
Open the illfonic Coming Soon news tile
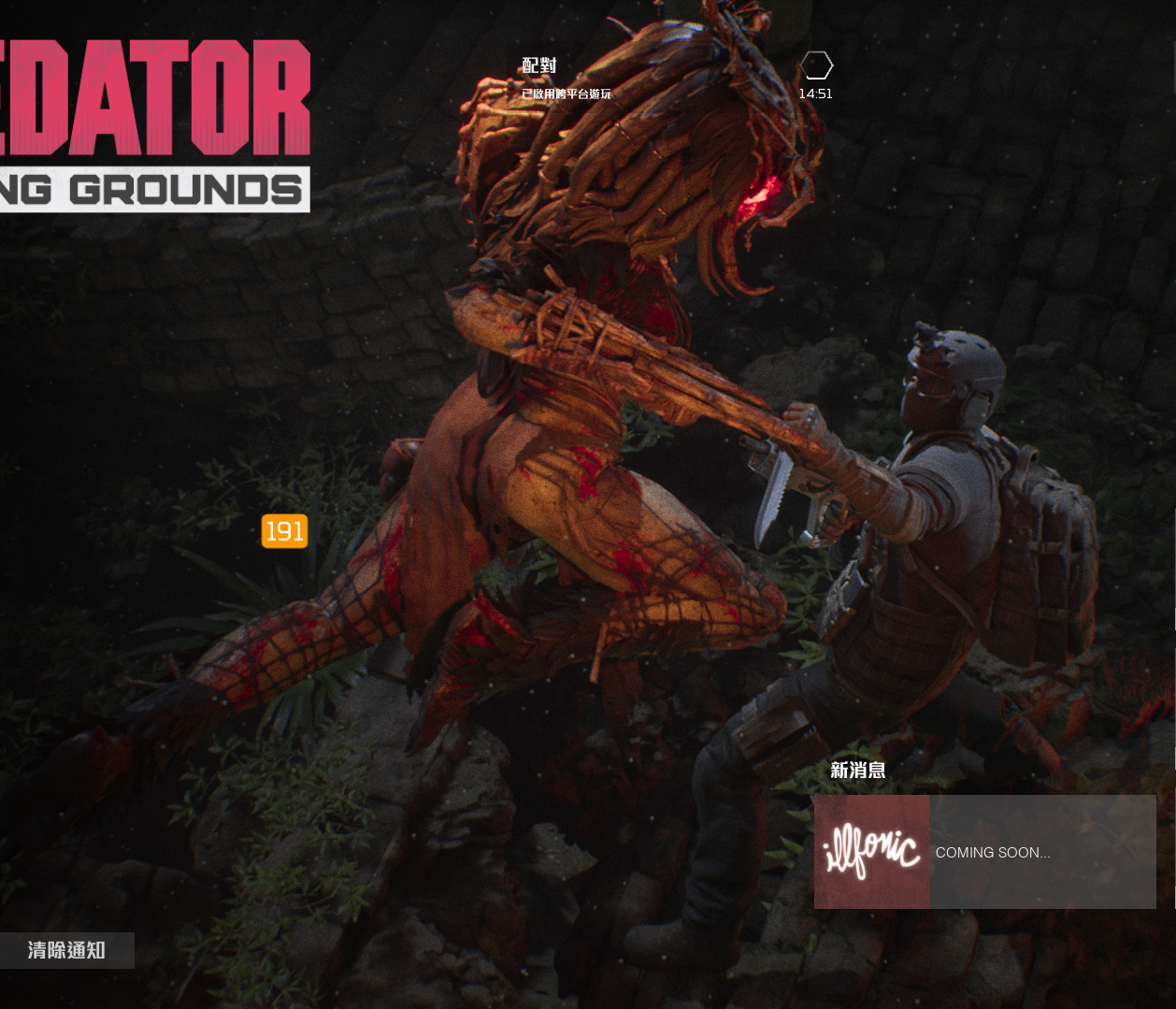(984, 852)
